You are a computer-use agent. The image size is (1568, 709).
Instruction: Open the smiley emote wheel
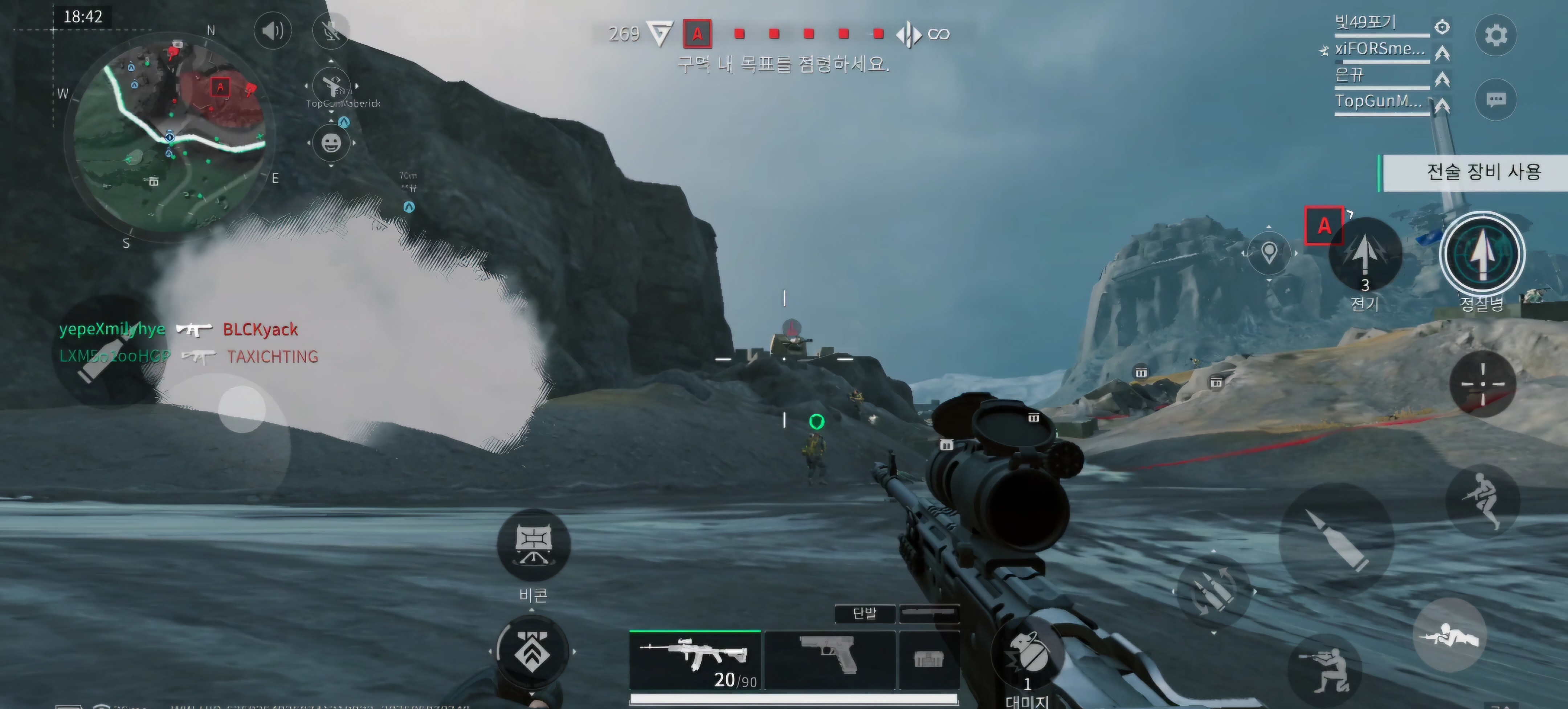[331, 144]
